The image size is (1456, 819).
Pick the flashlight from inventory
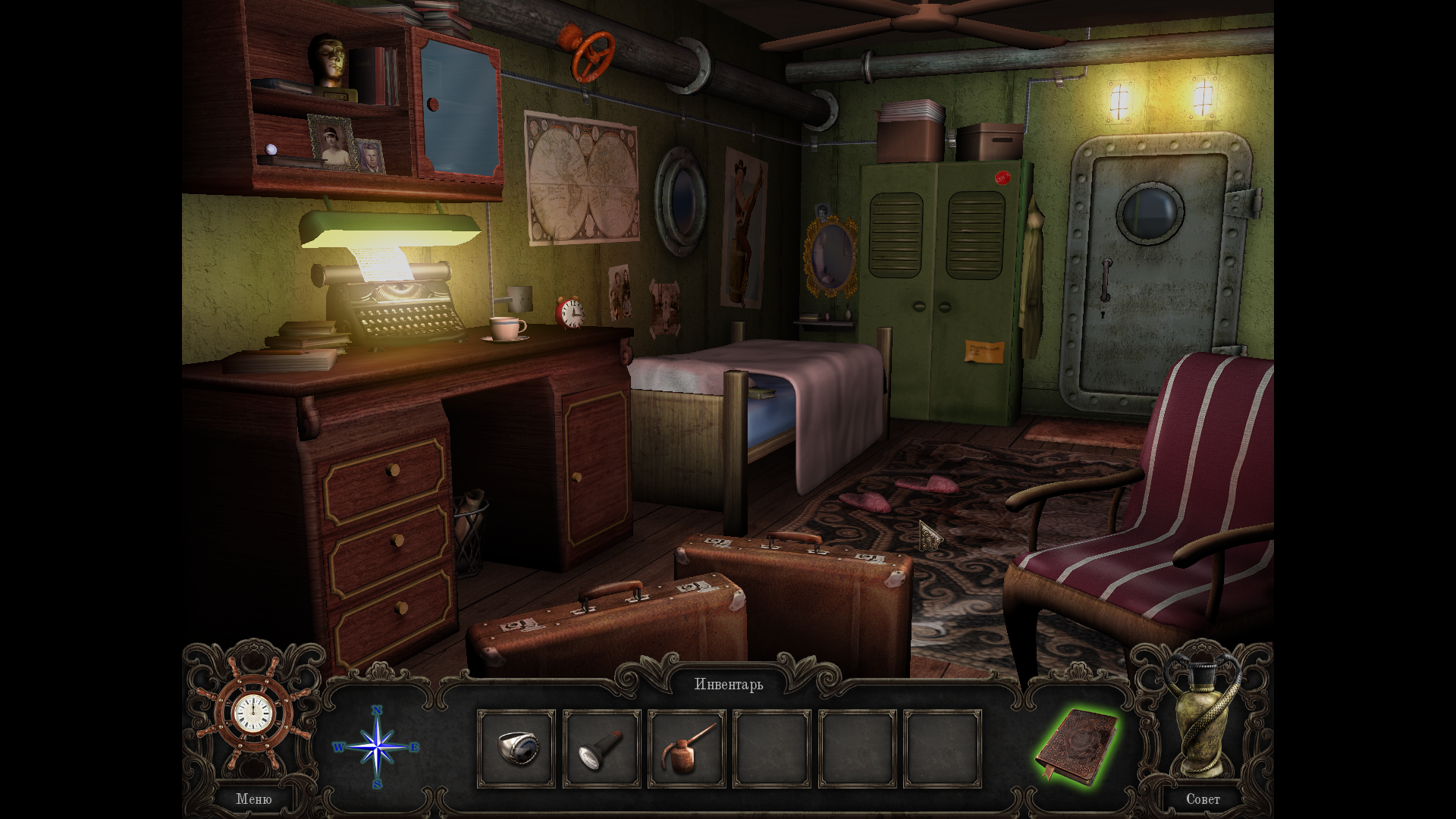[x=601, y=748]
